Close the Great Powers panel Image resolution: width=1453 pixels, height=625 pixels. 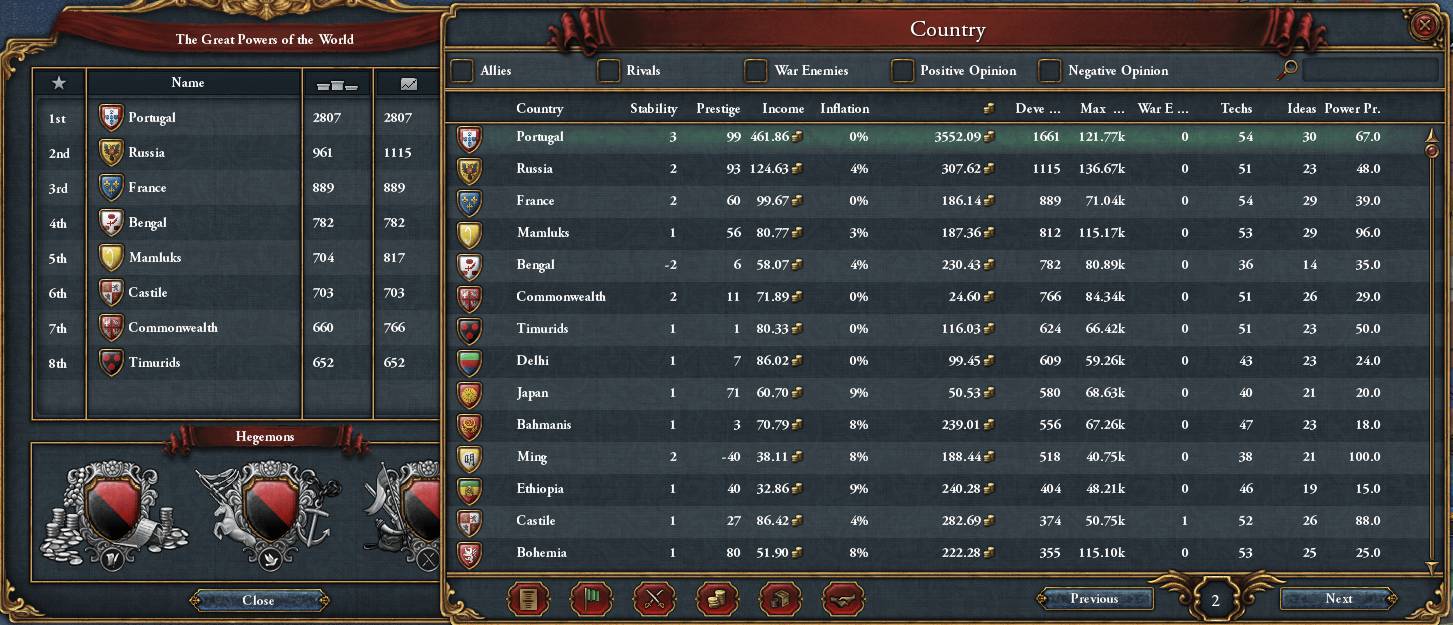[258, 601]
